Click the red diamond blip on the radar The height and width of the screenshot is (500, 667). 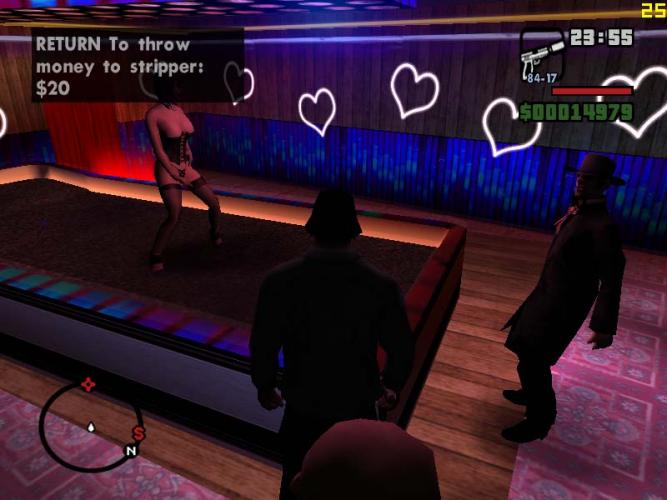88,384
